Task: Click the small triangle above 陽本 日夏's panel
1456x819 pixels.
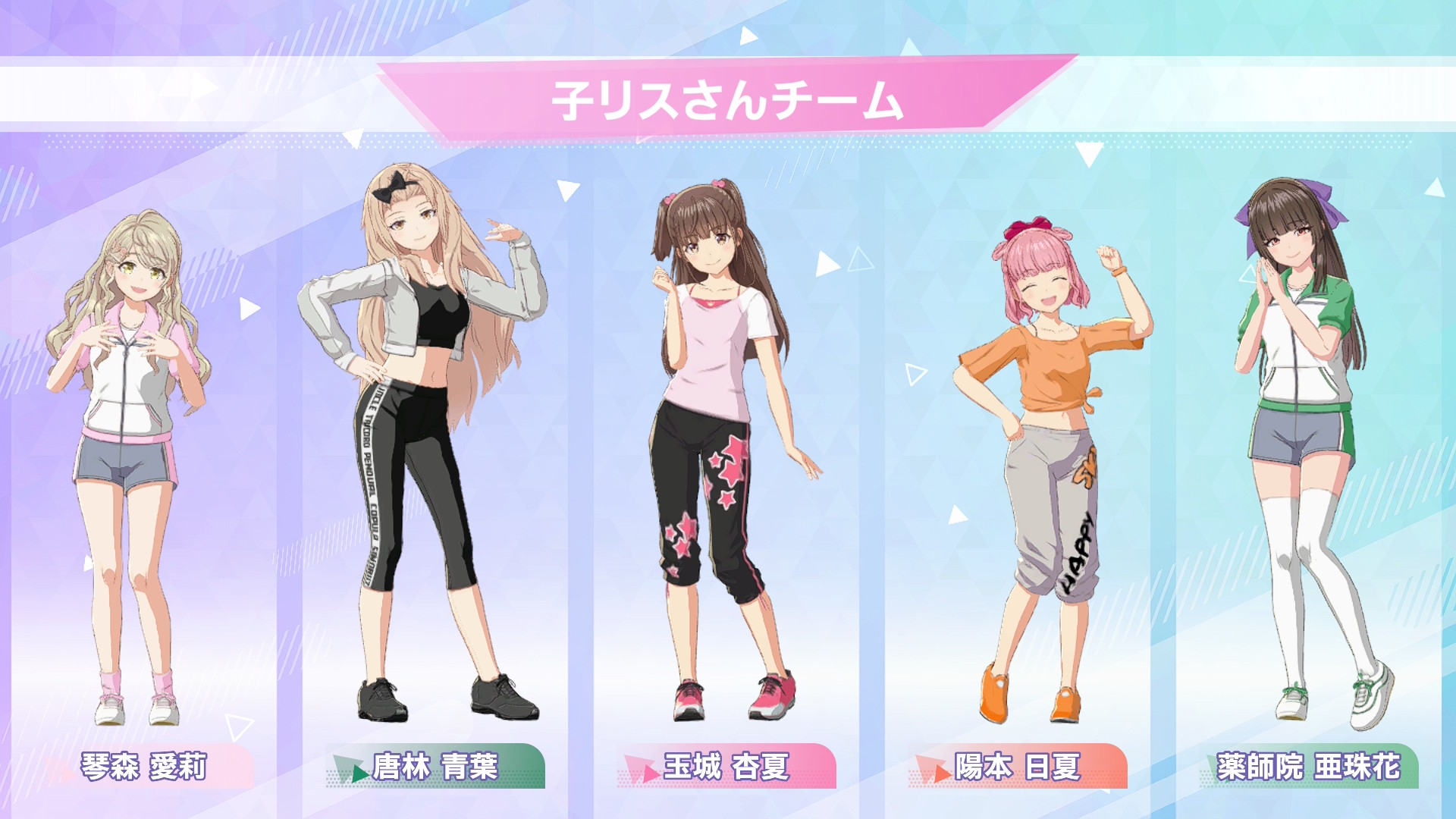Action: pyautogui.click(x=1089, y=154)
